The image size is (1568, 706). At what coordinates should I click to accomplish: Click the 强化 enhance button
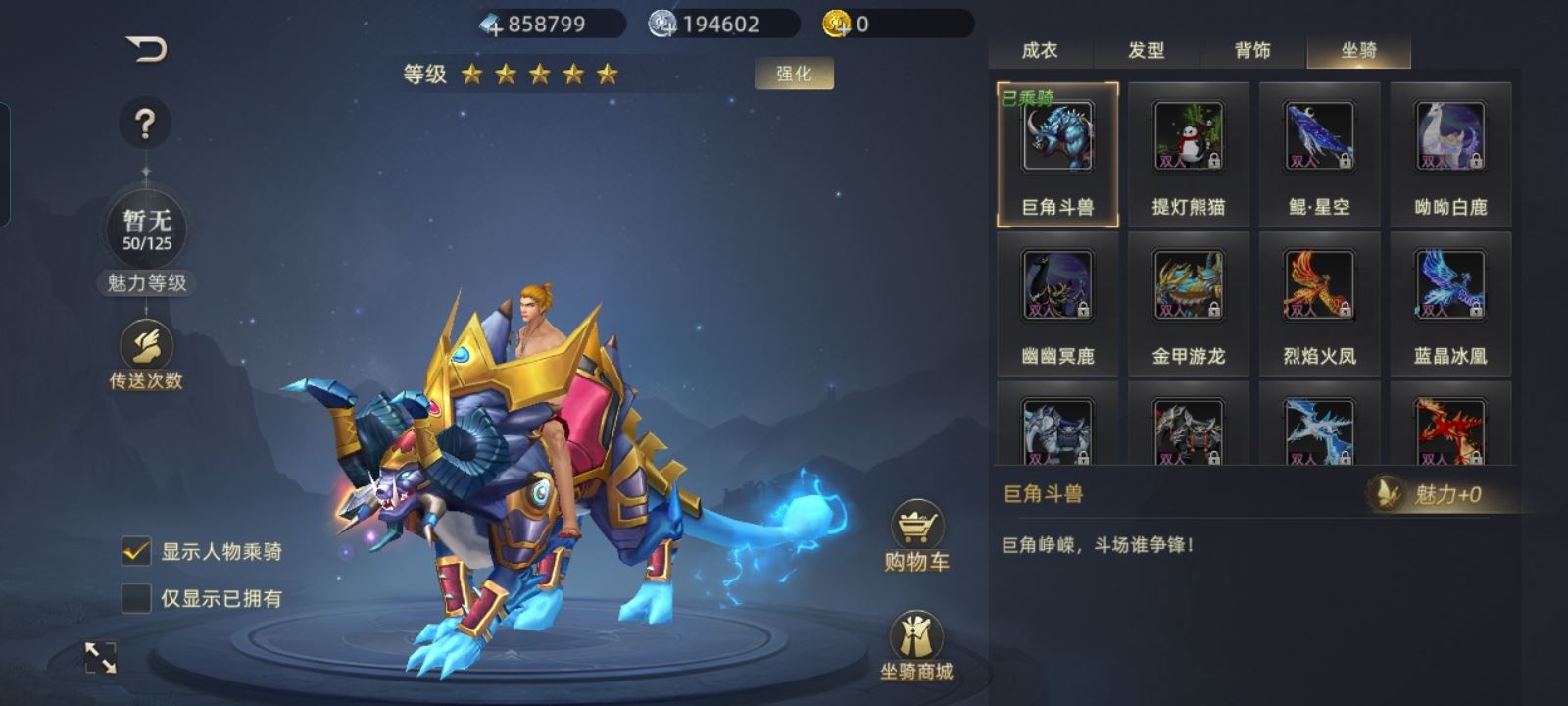(794, 74)
